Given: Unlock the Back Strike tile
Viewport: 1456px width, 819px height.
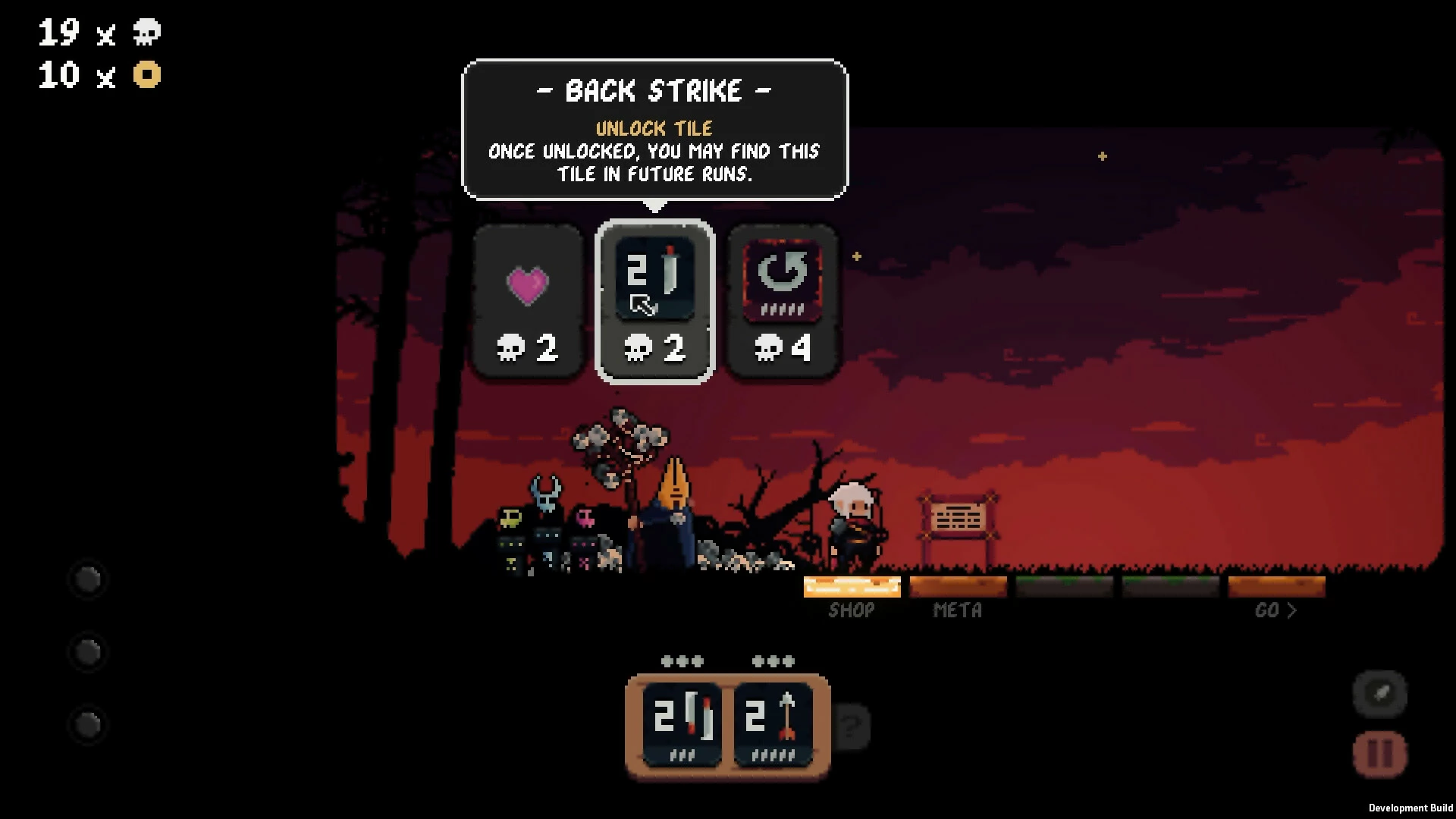Looking at the screenshot, I should tap(654, 302).
